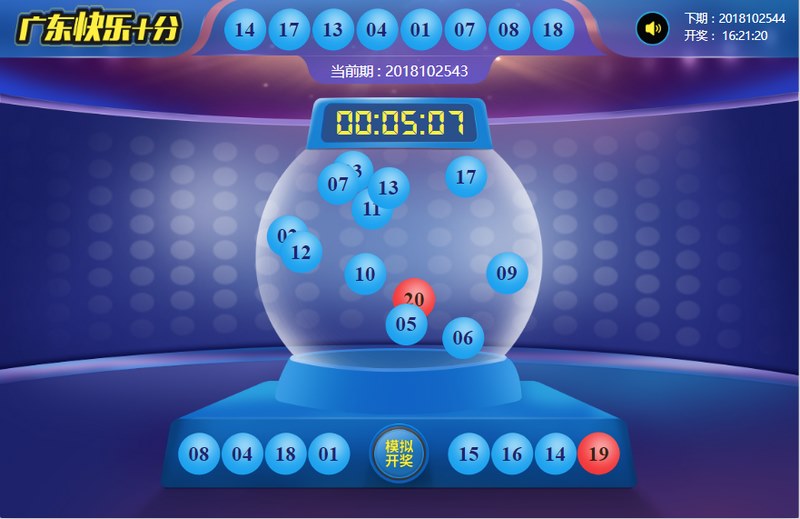Screen dimensions: 800x519
Task: Toggle the sound speaker icon
Action: pos(653,28)
